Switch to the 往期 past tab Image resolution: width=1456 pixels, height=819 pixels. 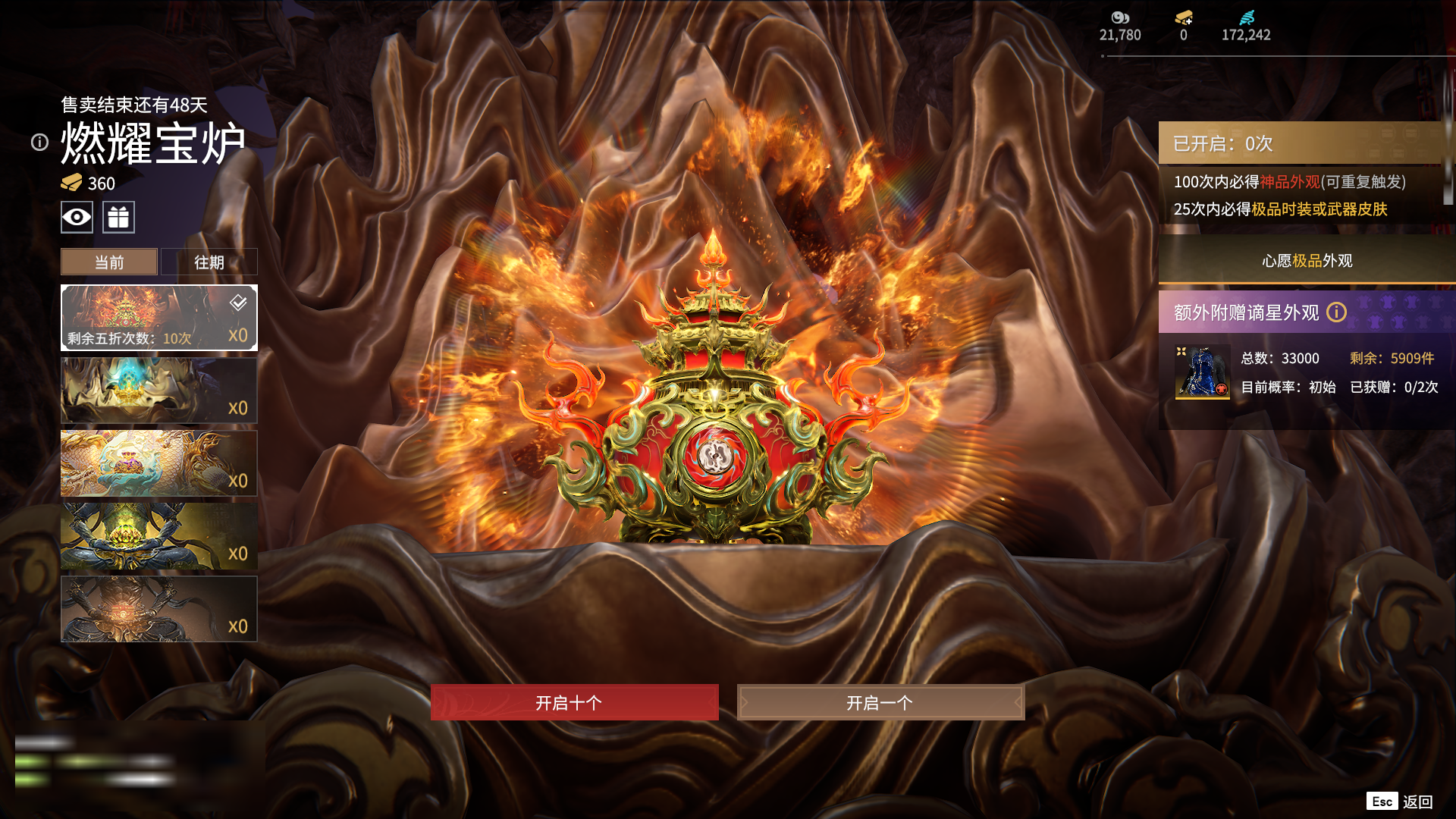point(209,262)
